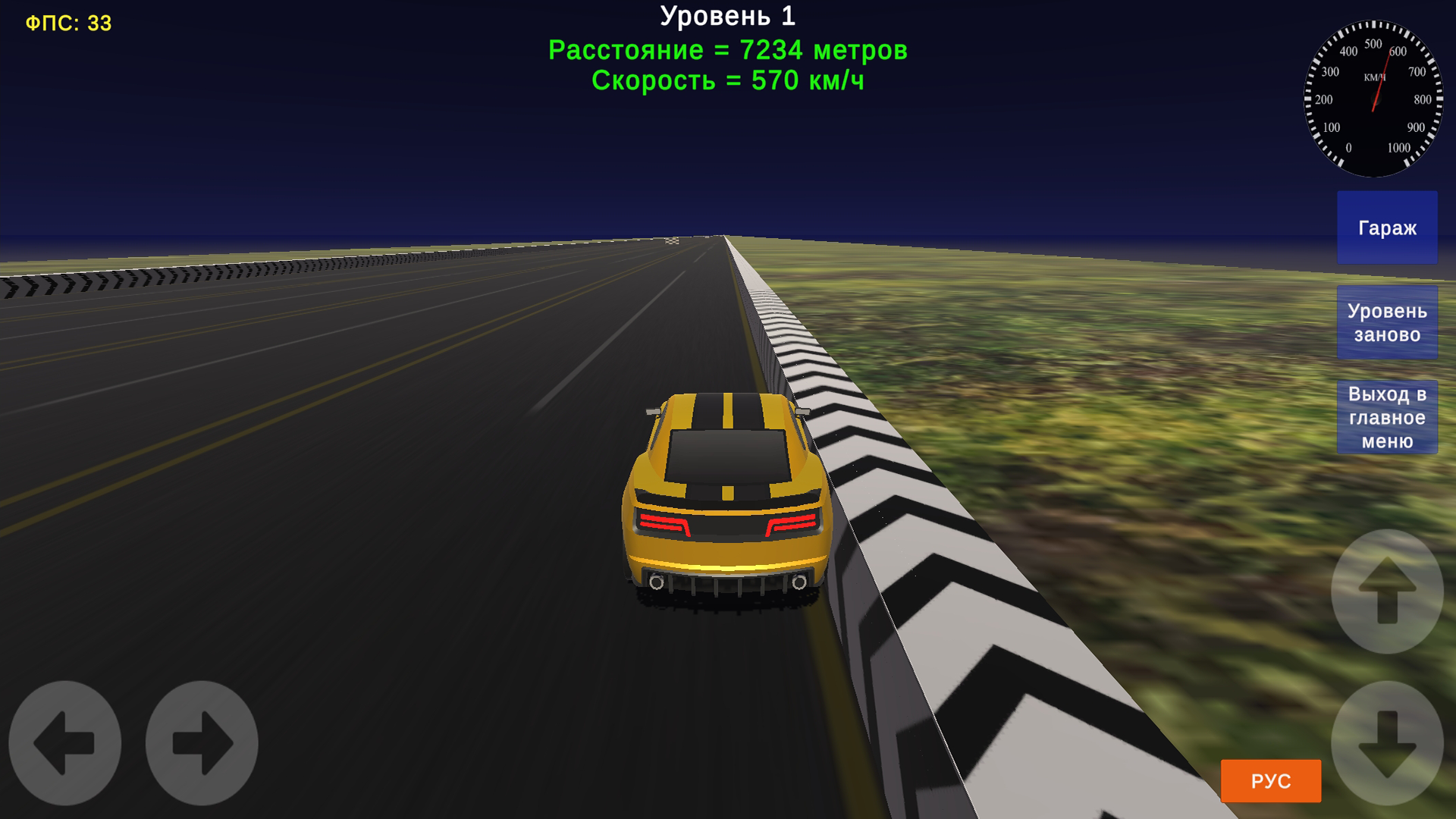Screen dimensions: 1456x819
Task: Click the Уровень 1 header text
Action: click(728, 15)
